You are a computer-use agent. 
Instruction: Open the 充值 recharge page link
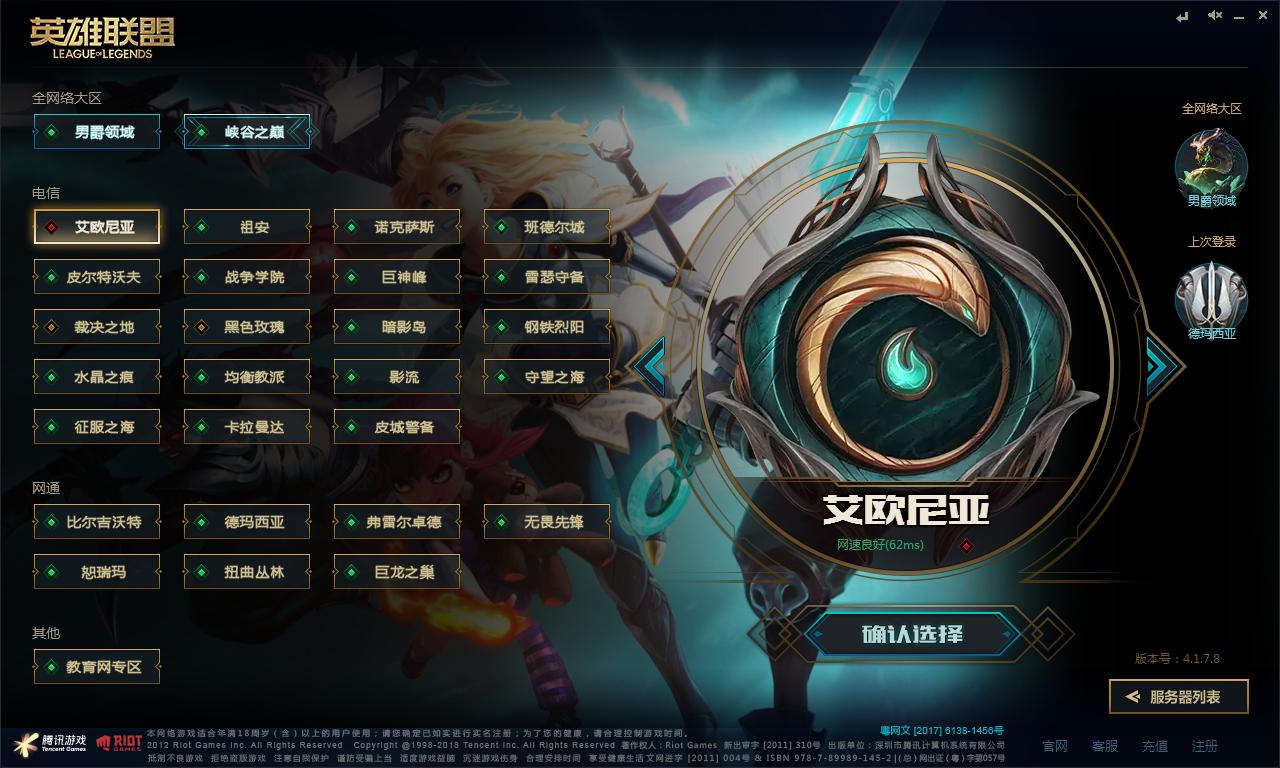1154,746
